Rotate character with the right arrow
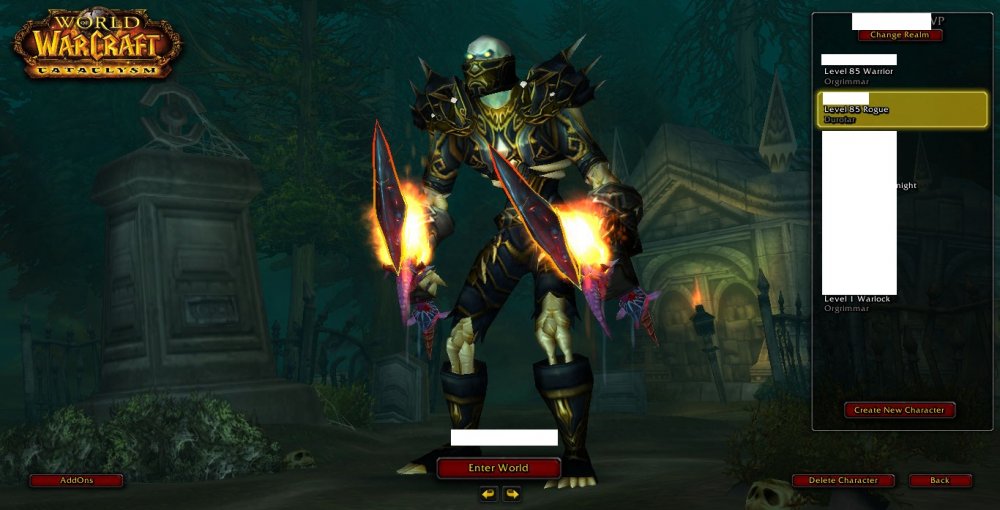The height and width of the screenshot is (510, 1000). (x=512, y=493)
